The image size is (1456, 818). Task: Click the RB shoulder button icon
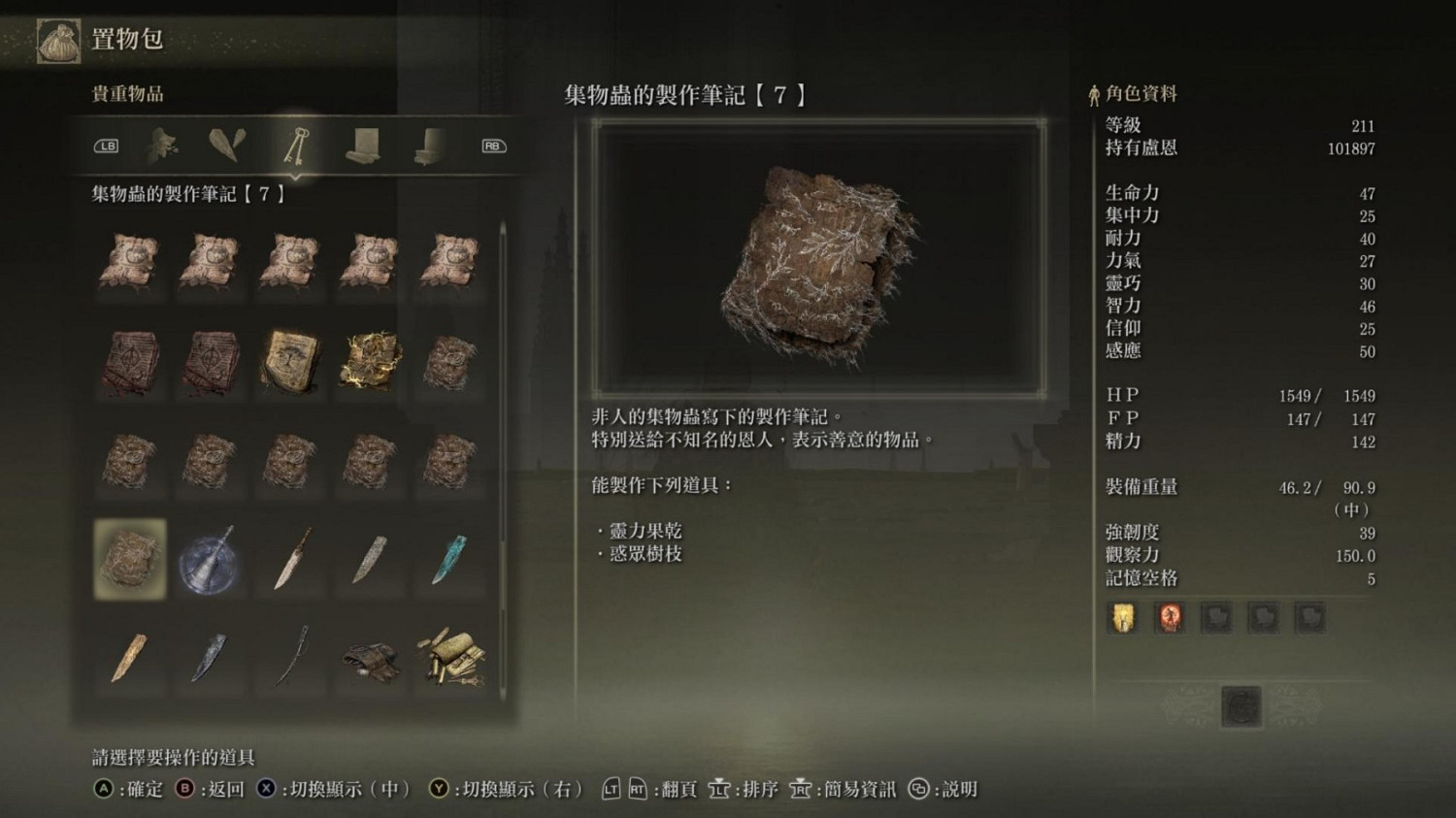click(x=492, y=146)
